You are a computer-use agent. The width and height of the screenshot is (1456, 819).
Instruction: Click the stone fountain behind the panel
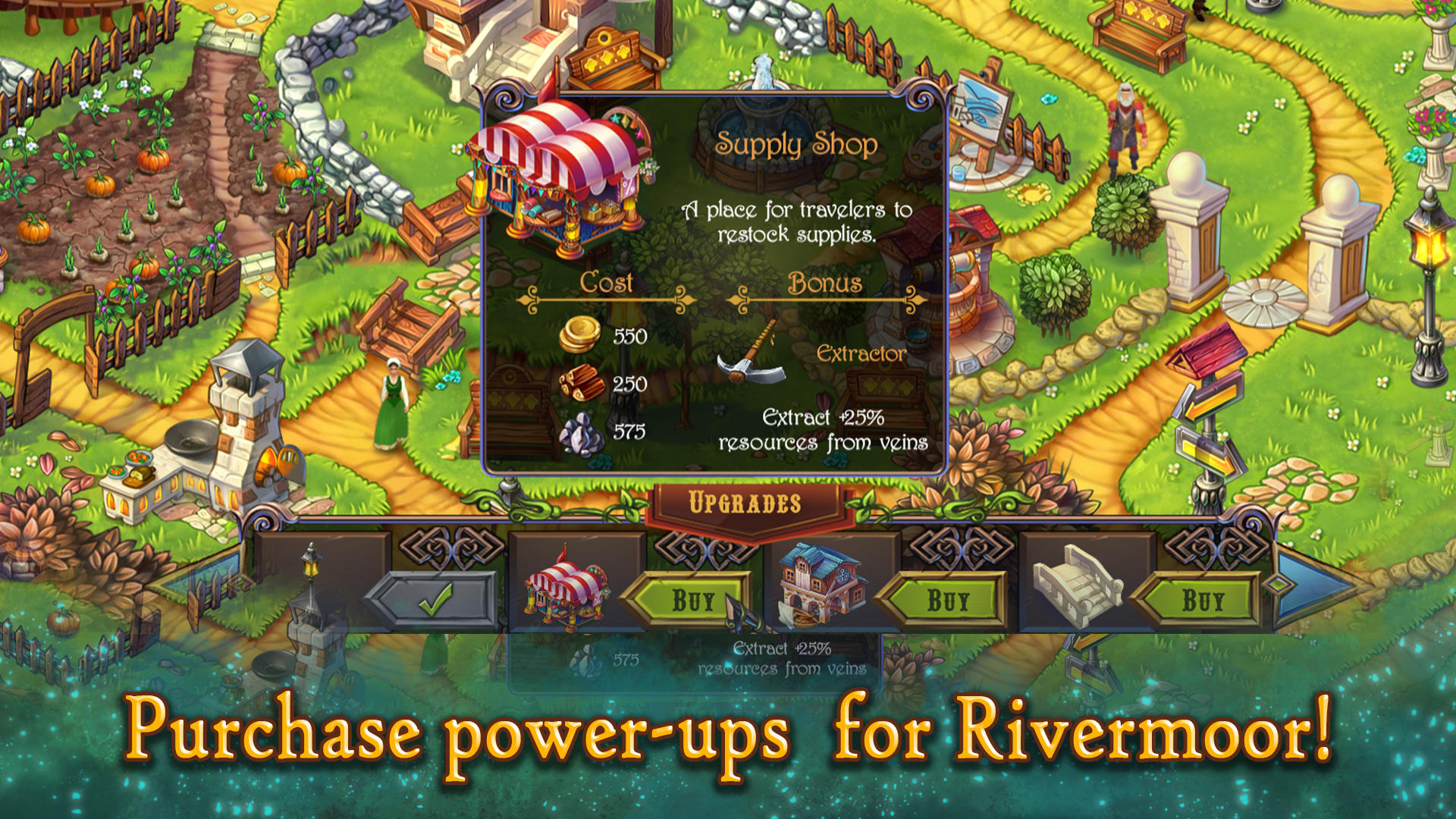758,114
